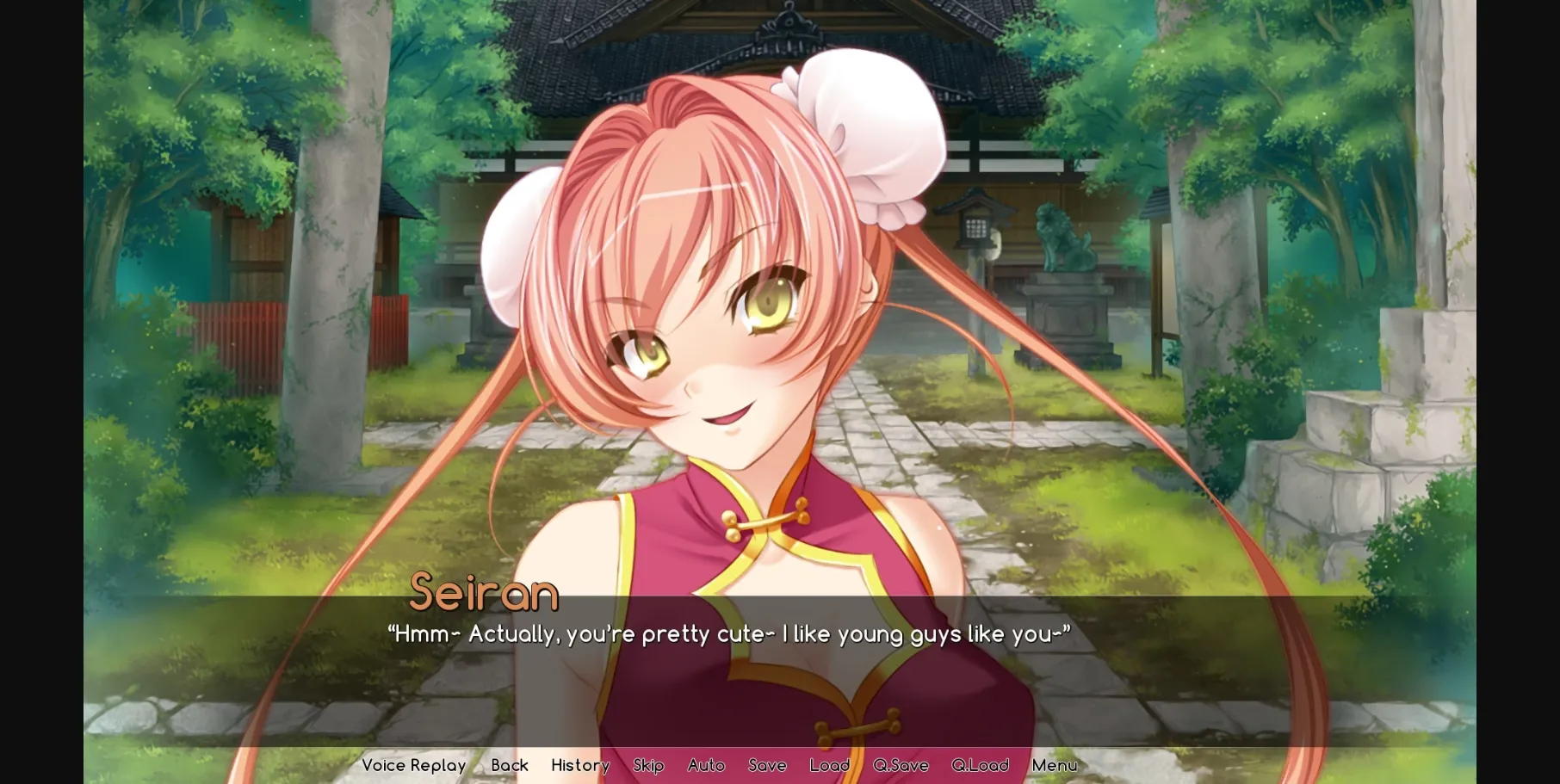Enable Skip mode
1560x784 pixels.
pos(648,765)
